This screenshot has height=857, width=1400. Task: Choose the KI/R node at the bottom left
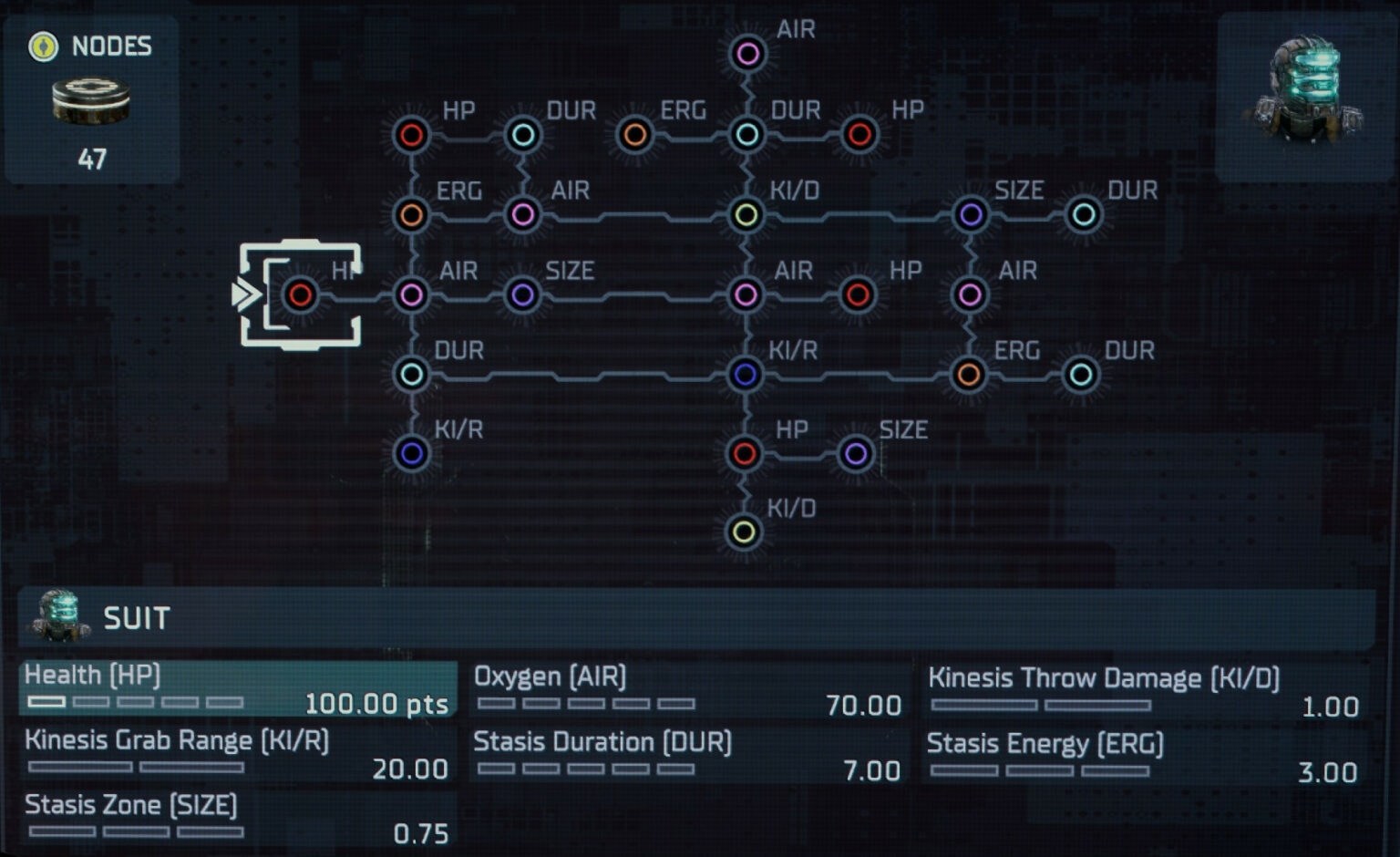(x=411, y=453)
